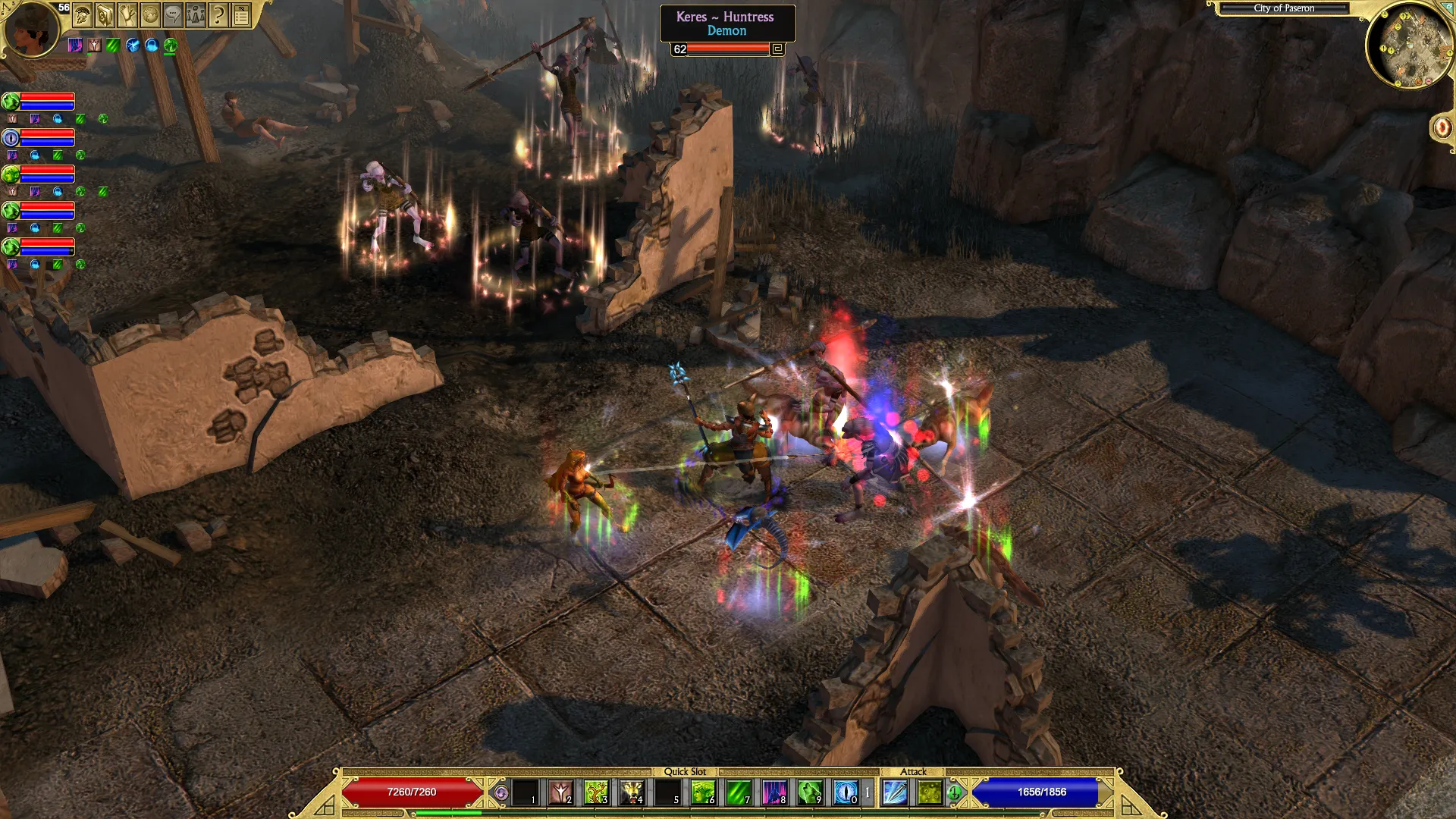Toggle the enemy info box by Keres' health bar
Image resolution: width=1456 pixels, height=819 pixels.
click(777, 49)
